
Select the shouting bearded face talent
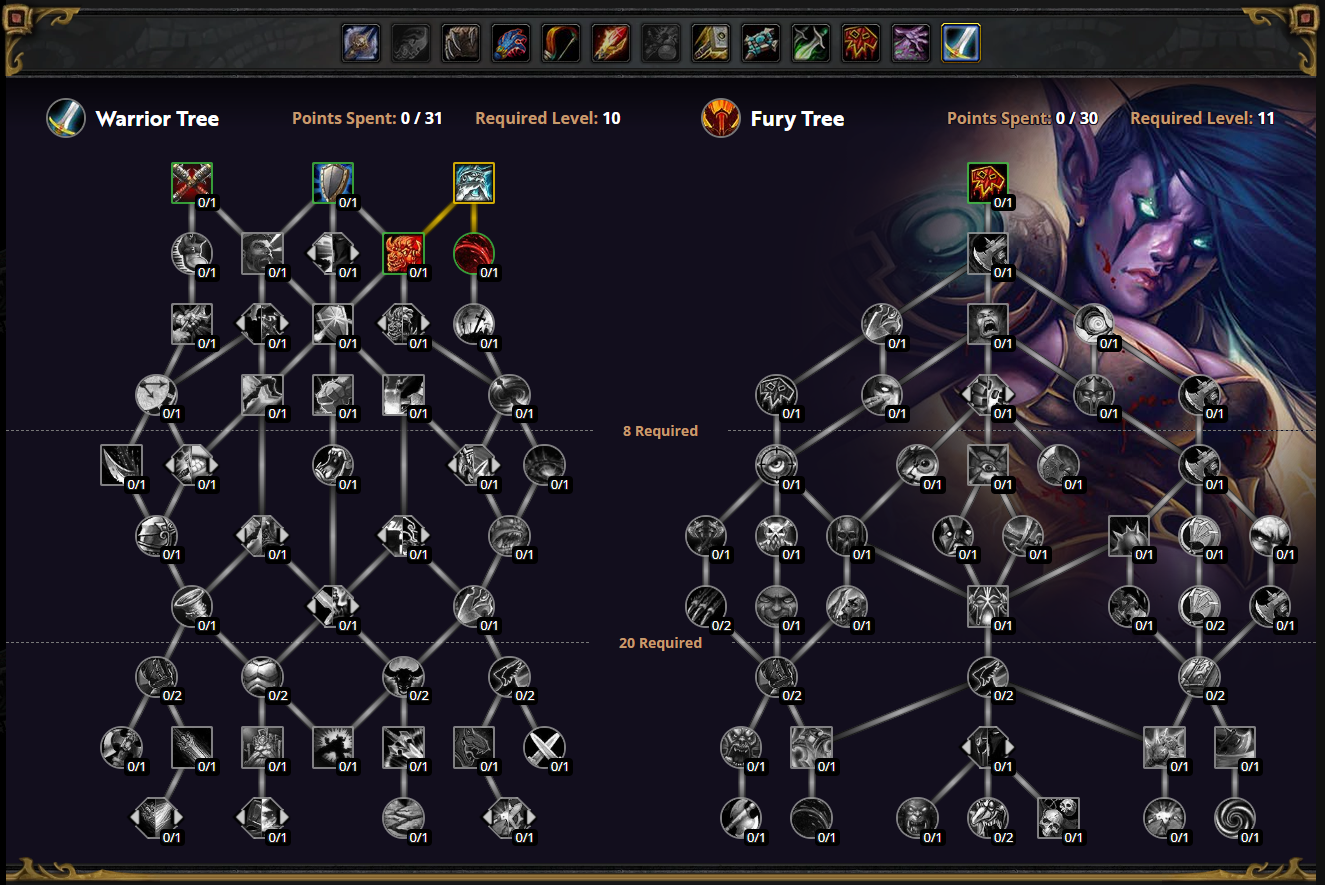[262, 253]
